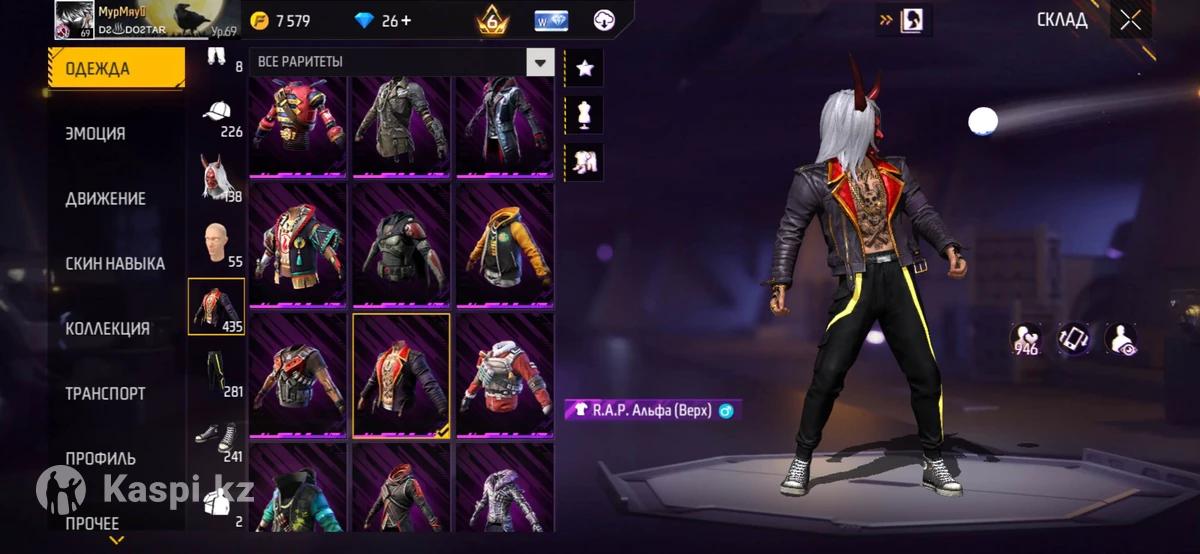Open the pants subcategory showing 281
Screen dimensions: 1200x554
216,372
